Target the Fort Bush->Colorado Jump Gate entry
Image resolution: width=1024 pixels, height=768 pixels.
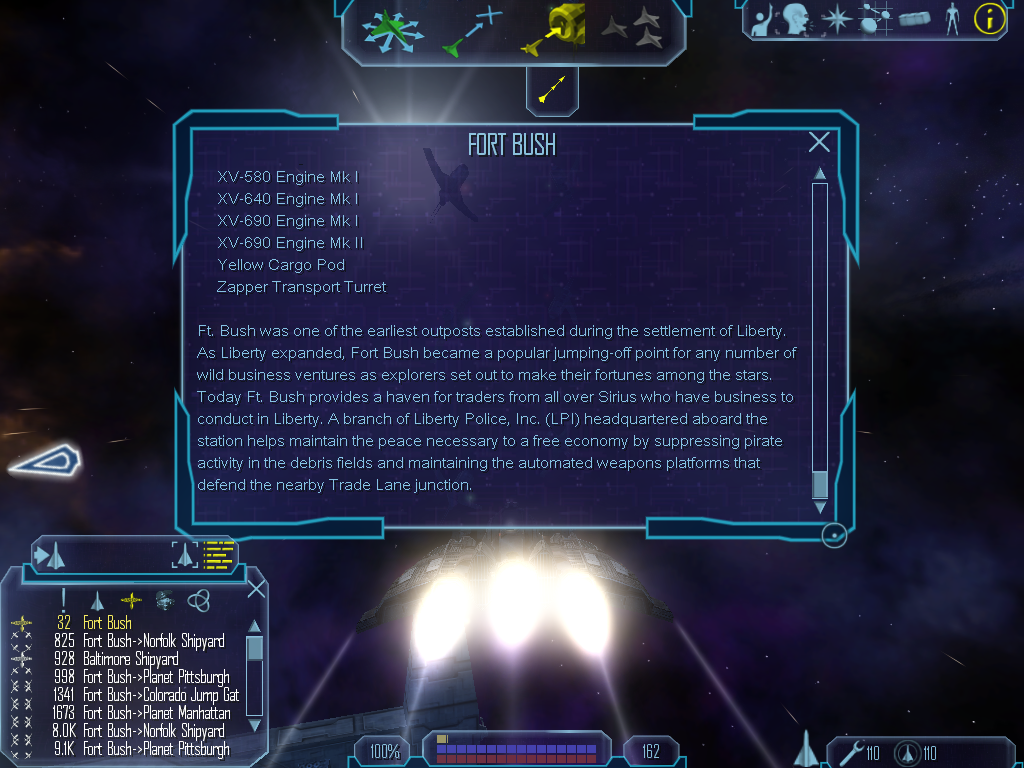[x=160, y=695]
